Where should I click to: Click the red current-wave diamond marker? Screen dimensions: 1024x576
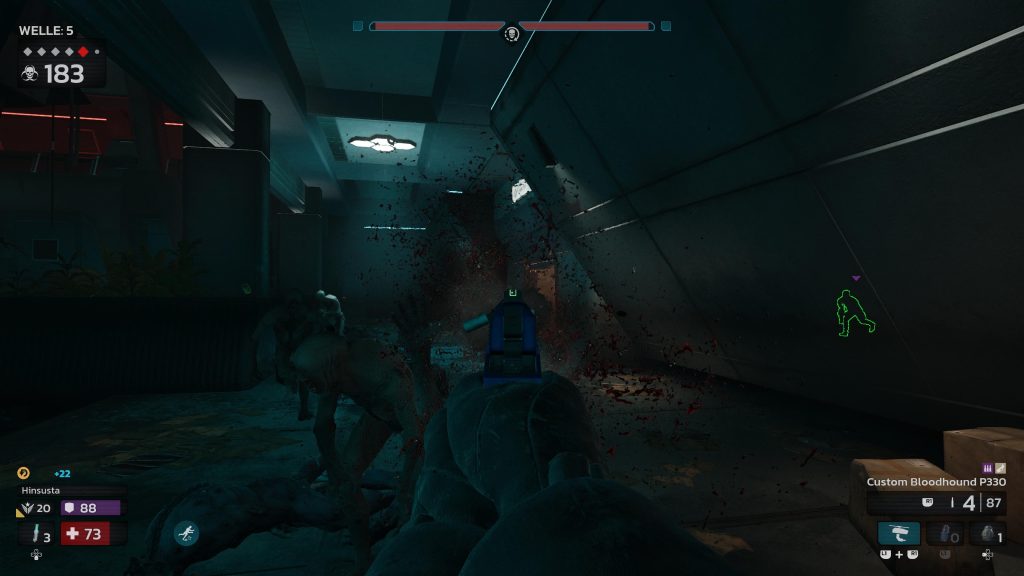coord(83,51)
